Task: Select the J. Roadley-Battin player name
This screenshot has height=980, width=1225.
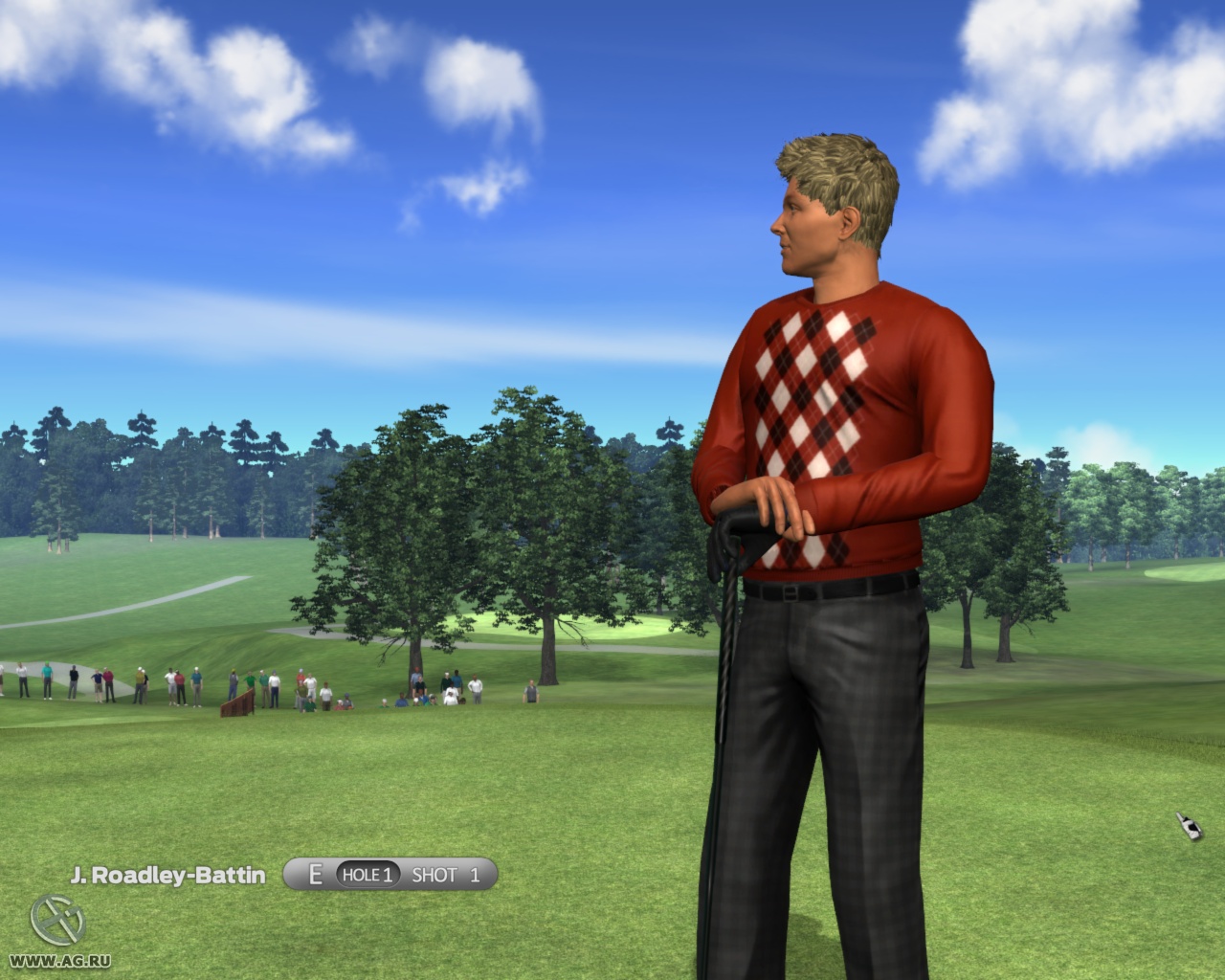Action: [x=170, y=874]
